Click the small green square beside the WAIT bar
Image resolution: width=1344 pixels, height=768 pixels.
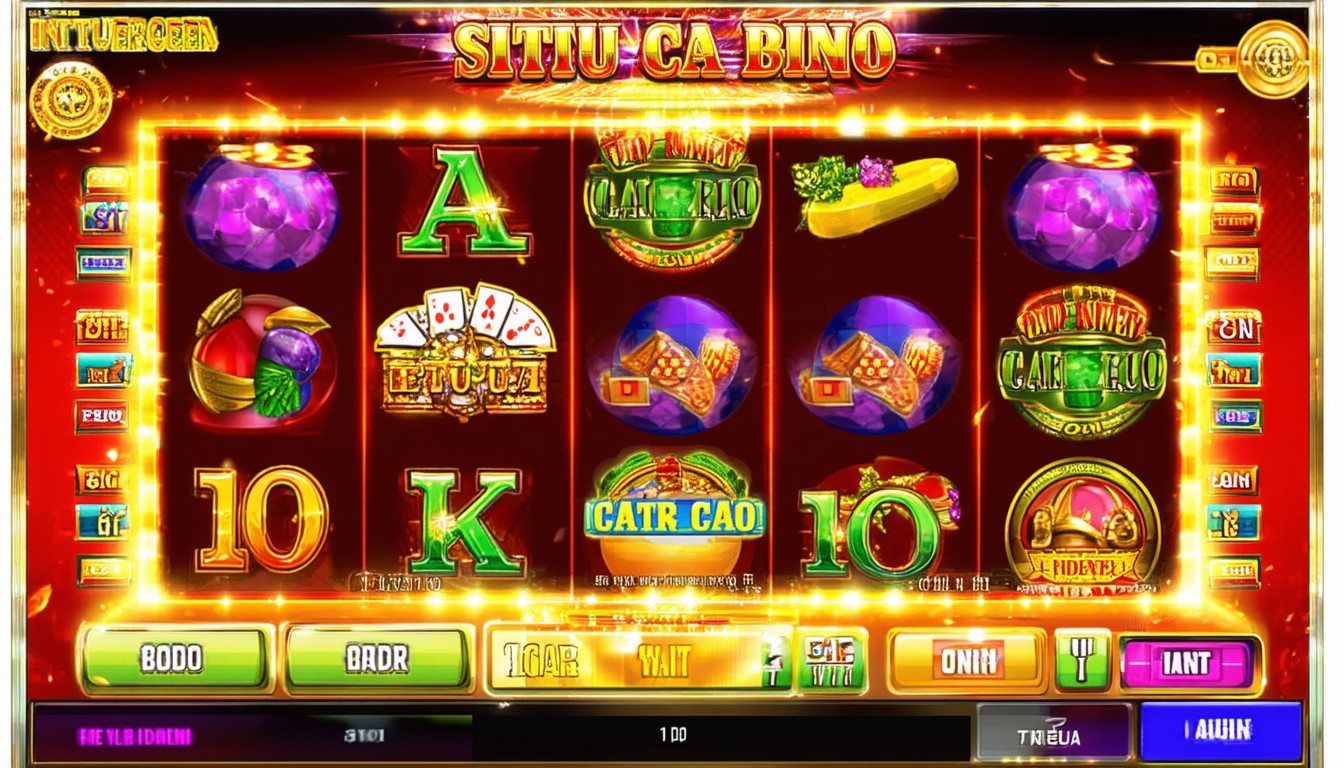pyautogui.click(x=830, y=661)
